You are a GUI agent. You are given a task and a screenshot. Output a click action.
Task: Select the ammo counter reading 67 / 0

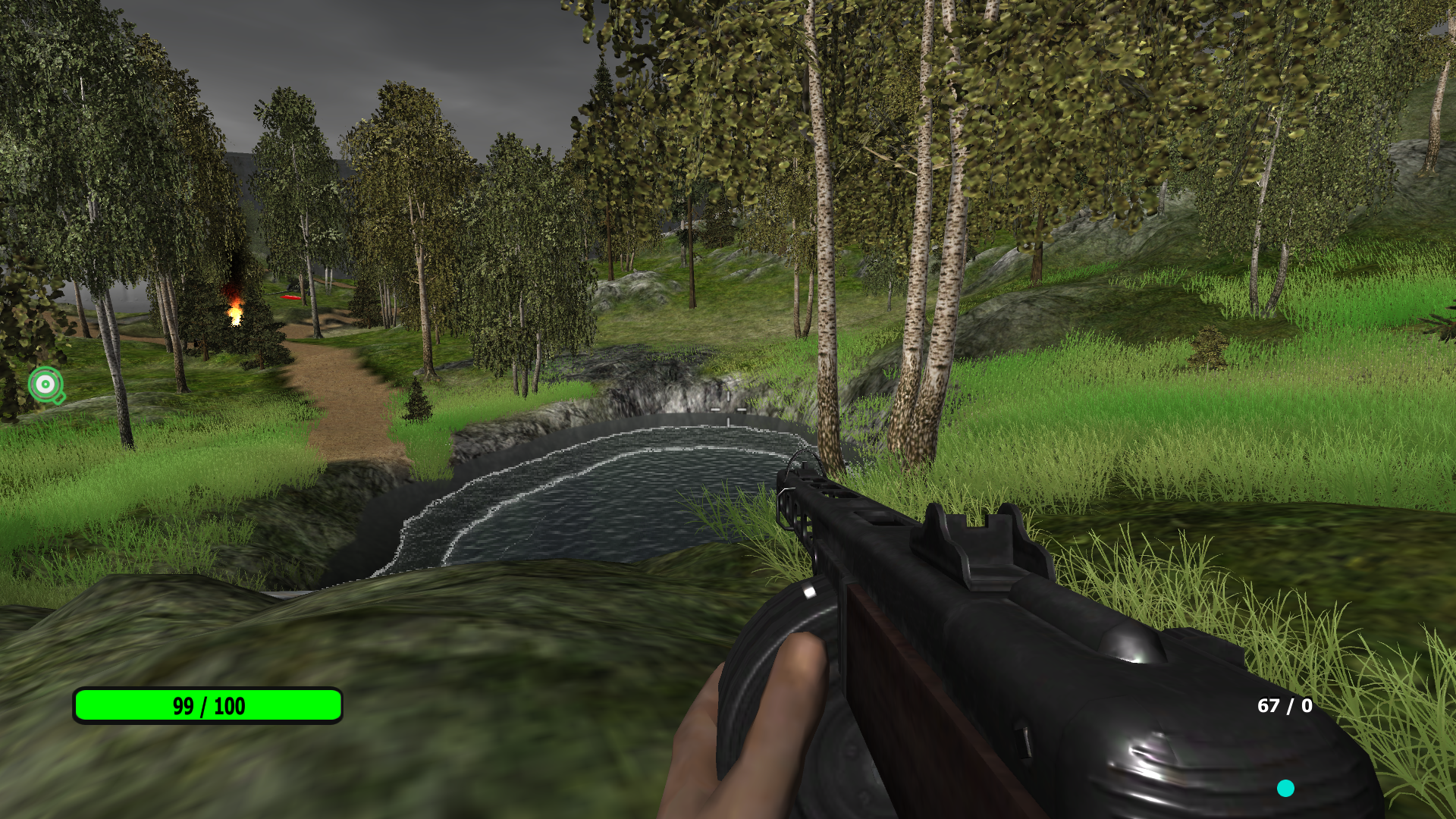[x=1284, y=707]
